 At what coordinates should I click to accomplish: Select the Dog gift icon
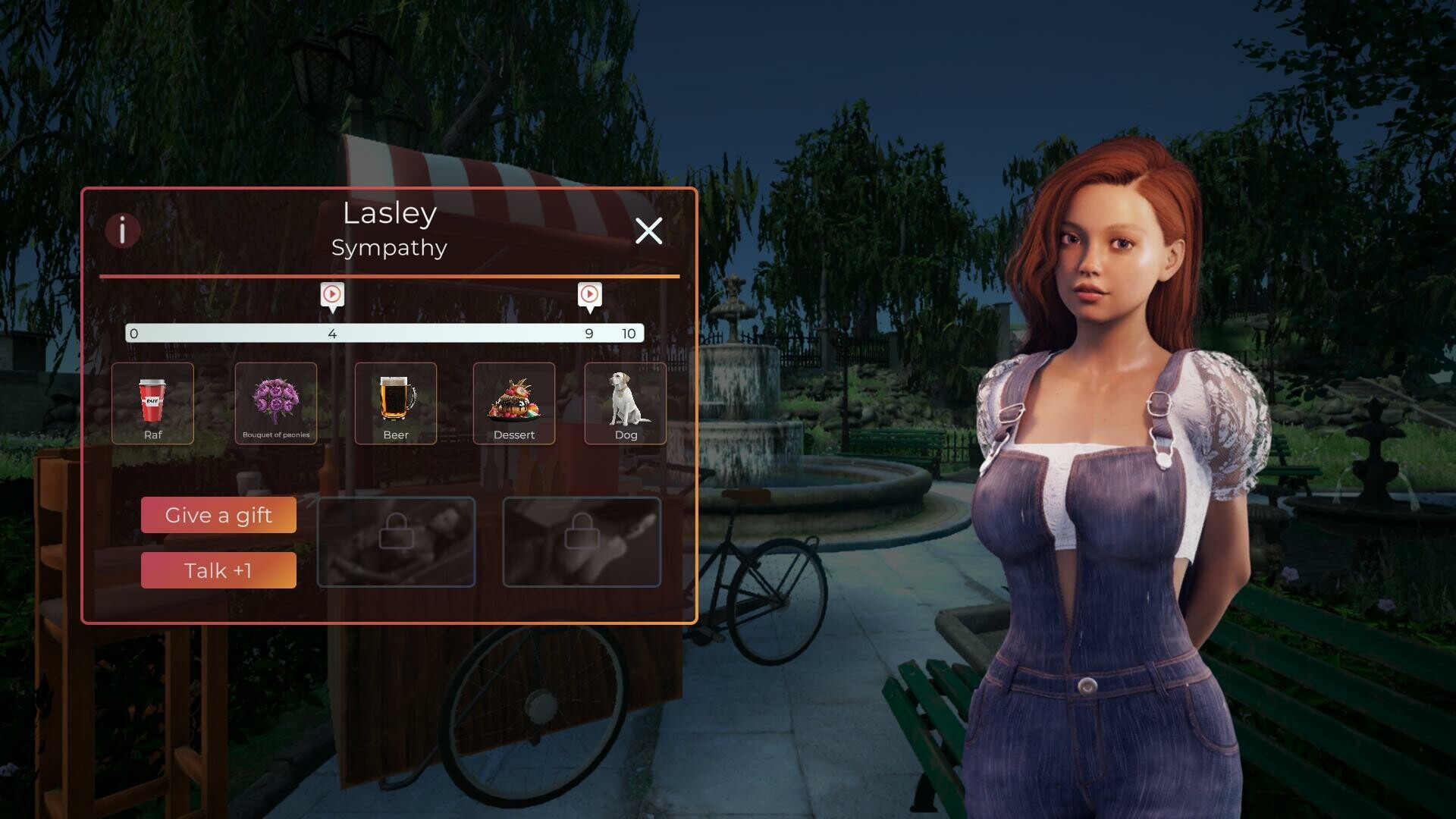[x=626, y=402]
